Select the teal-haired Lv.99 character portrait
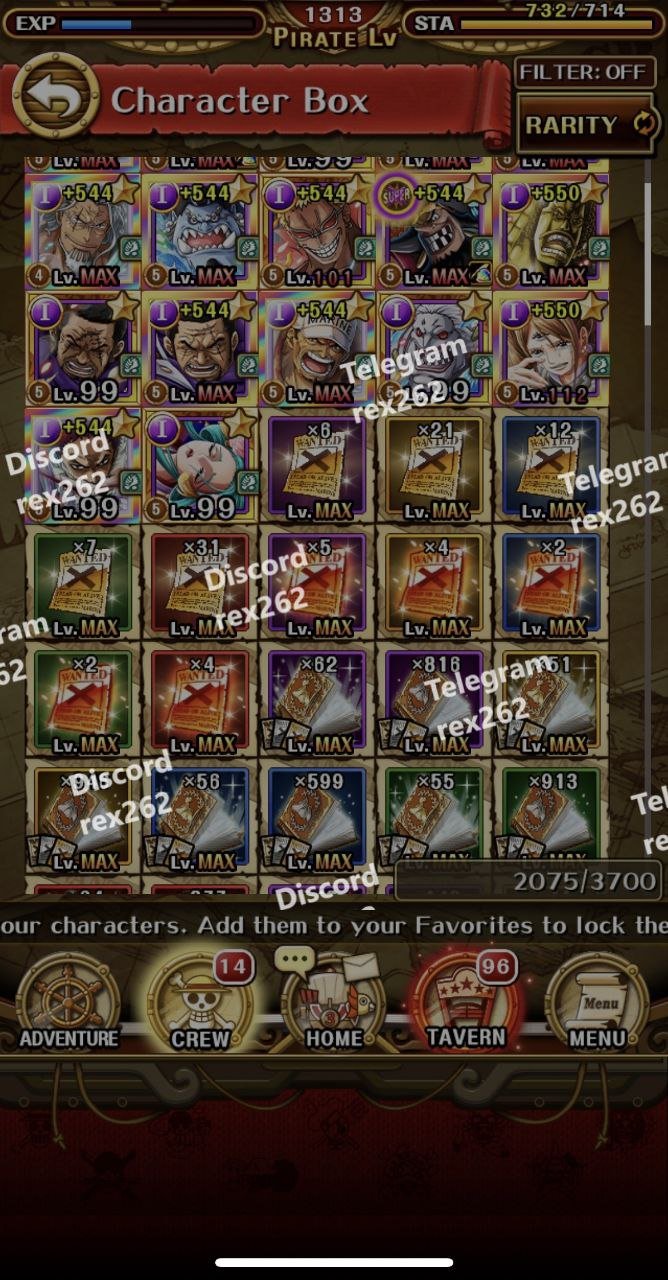The image size is (668, 1280). [200, 467]
